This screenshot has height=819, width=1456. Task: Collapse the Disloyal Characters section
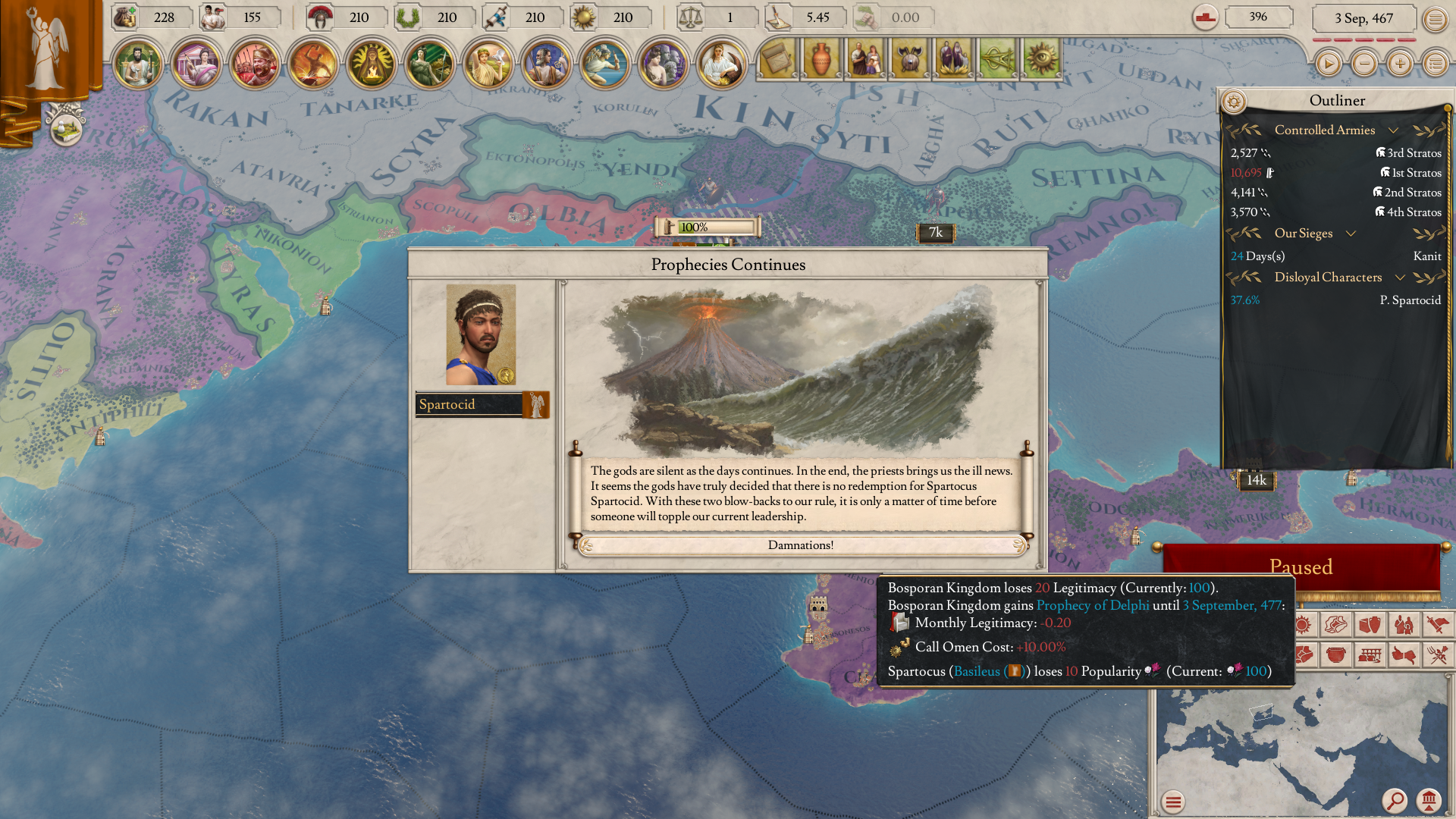point(1399,277)
